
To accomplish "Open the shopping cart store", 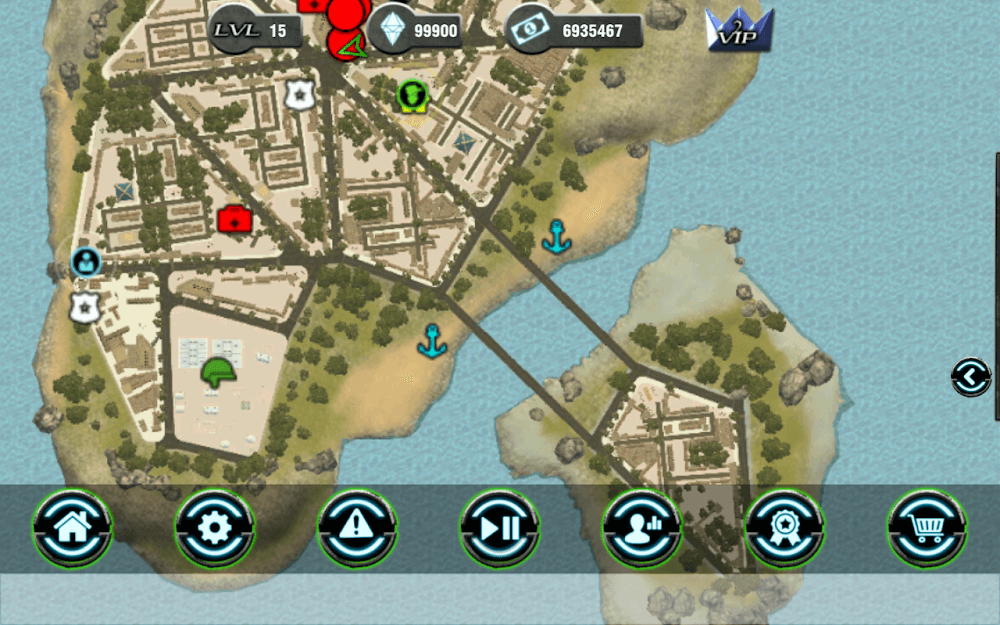I will click(927, 527).
